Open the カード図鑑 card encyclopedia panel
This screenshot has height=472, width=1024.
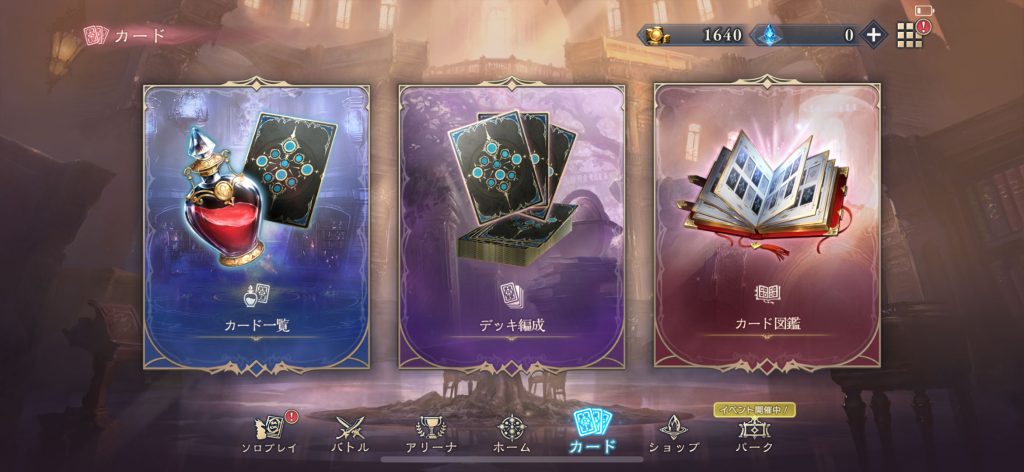(x=767, y=226)
